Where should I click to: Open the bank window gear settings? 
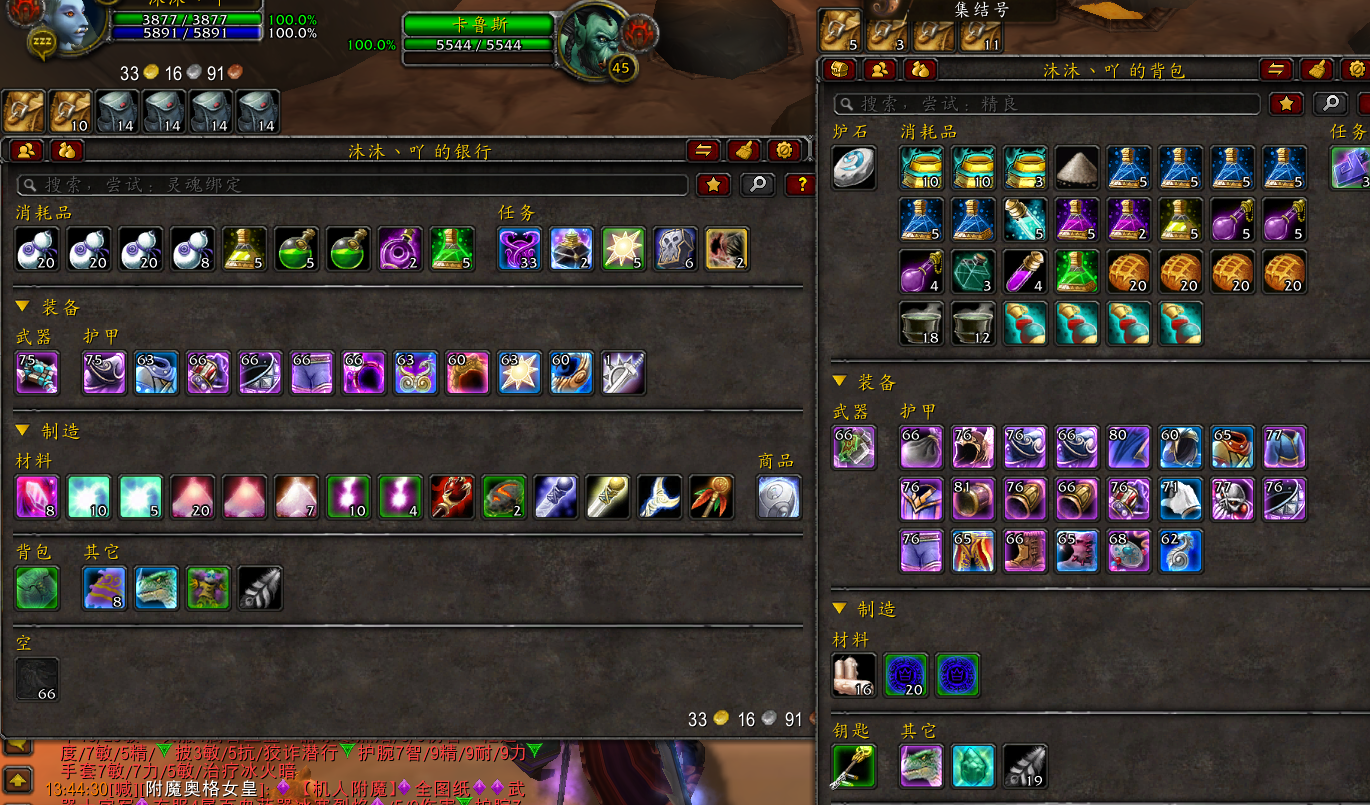tap(785, 151)
